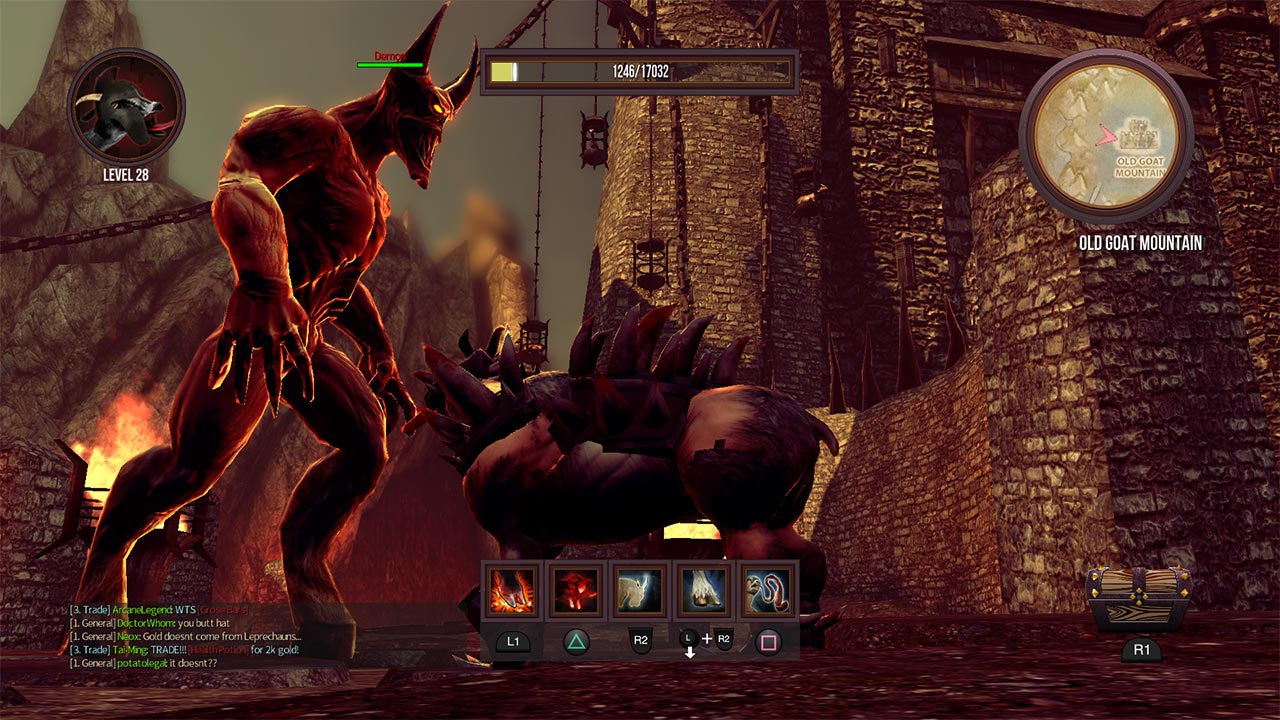1280x720 pixels.
Task: Open the treasure chest inventory icon
Action: coord(1140,599)
